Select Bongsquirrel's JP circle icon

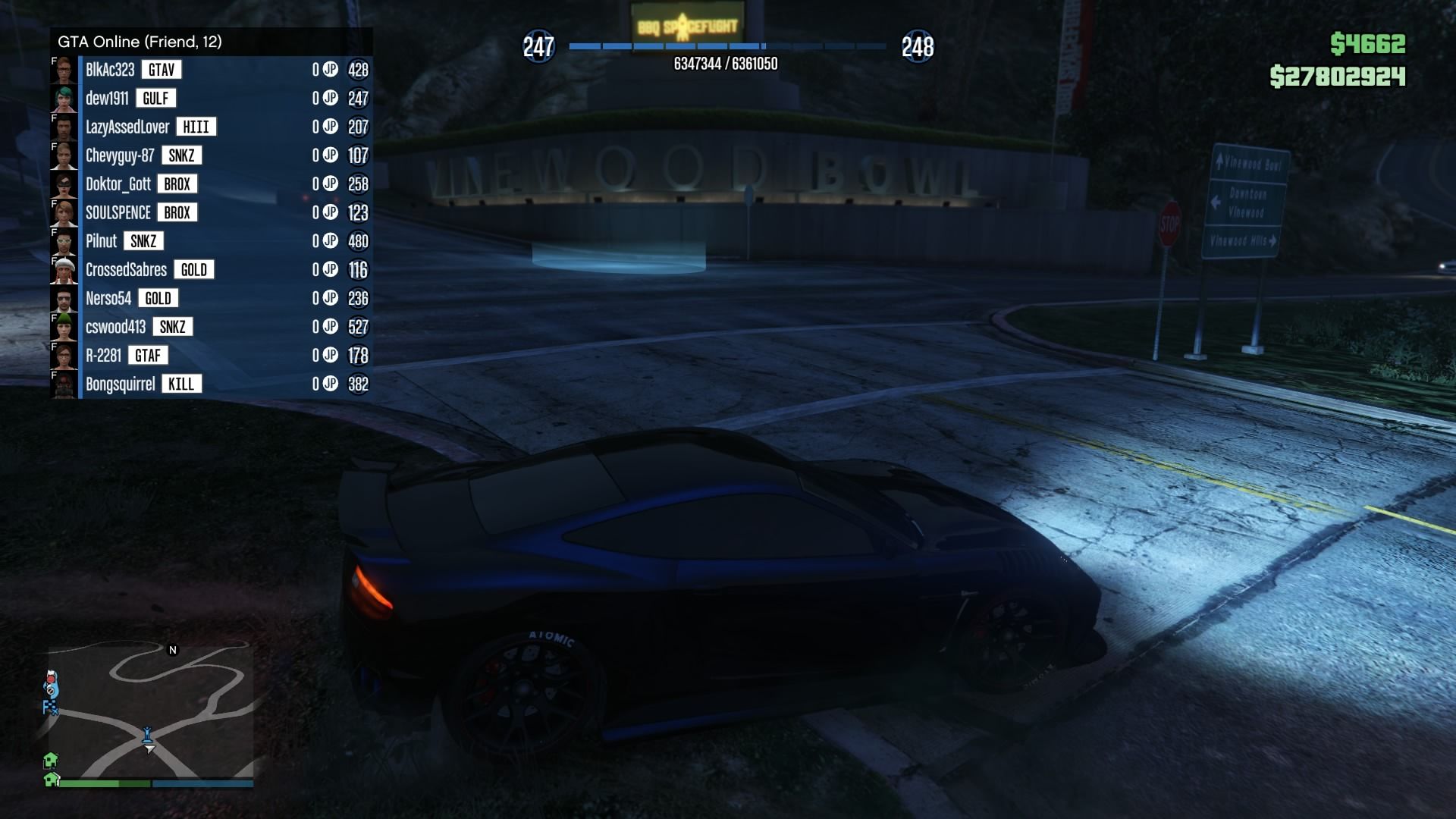328,384
